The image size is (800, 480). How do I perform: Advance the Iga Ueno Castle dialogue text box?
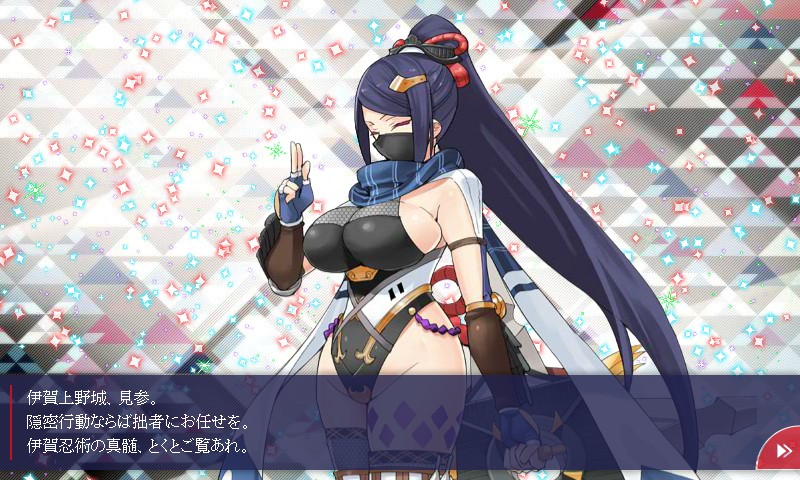(x=380, y=421)
